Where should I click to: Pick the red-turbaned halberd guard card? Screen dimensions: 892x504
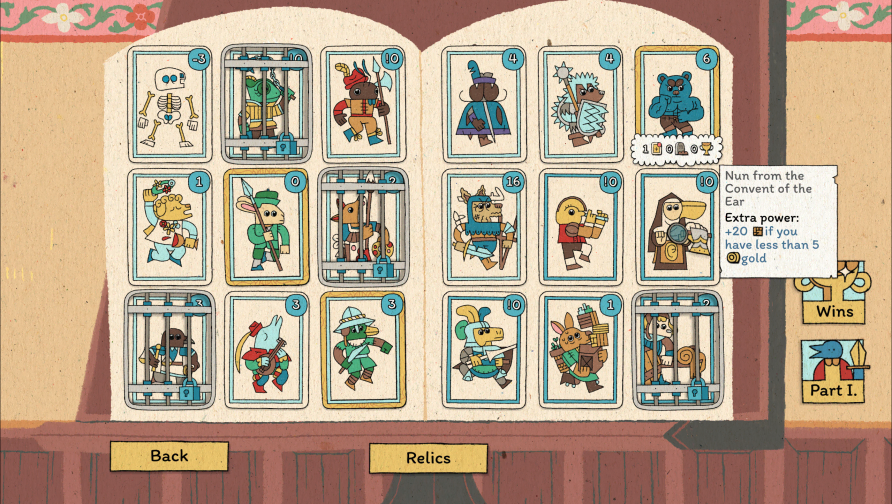[x=363, y=105]
